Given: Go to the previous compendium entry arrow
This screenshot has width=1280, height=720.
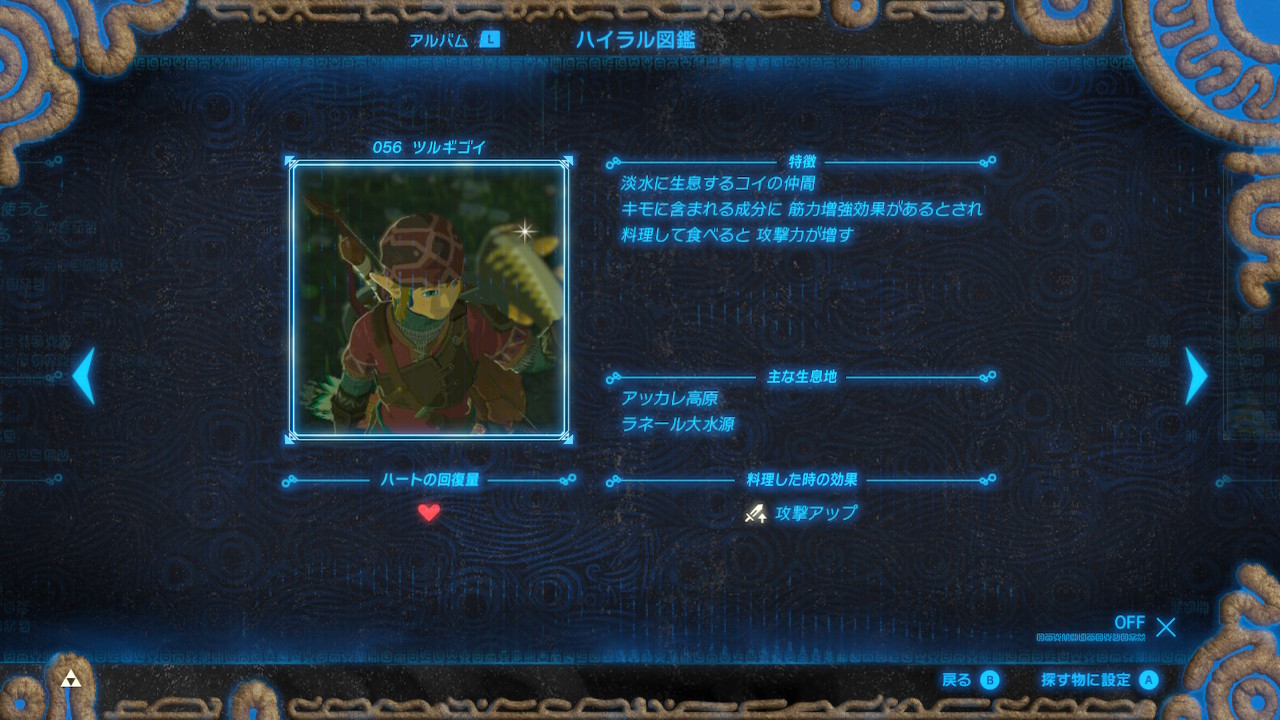Looking at the screenshot, I should click(x=84, y=376).
